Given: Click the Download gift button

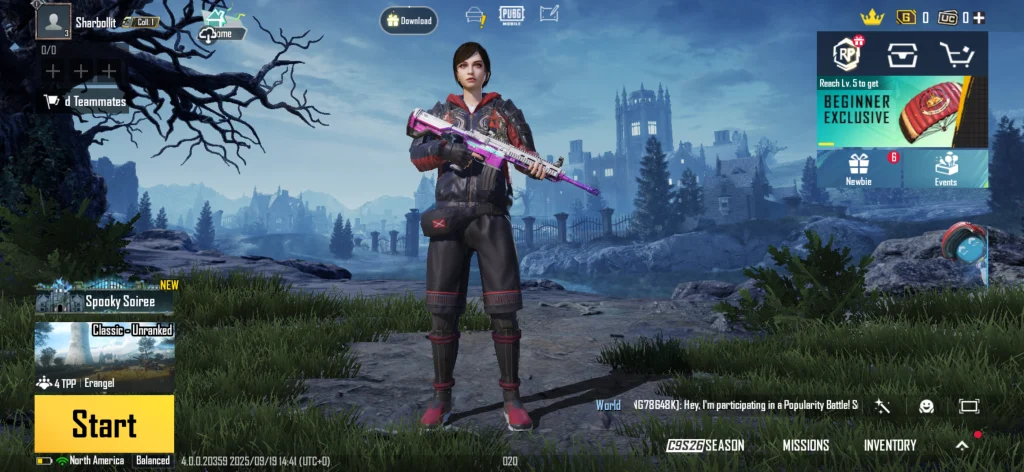Looking at the screenshot, I should click(x=408, y=20).
